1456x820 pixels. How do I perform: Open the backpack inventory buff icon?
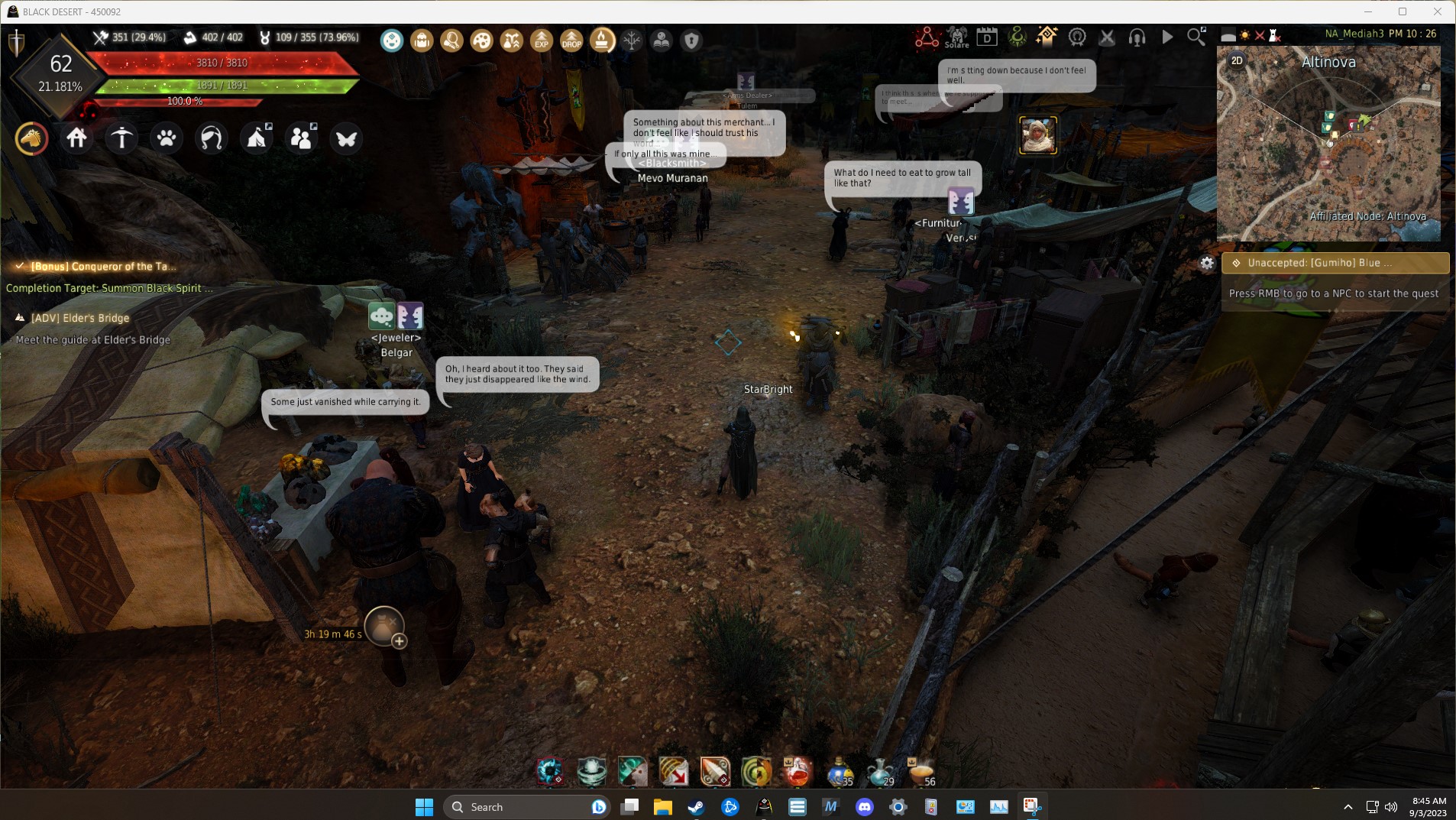tap(421, 41)
